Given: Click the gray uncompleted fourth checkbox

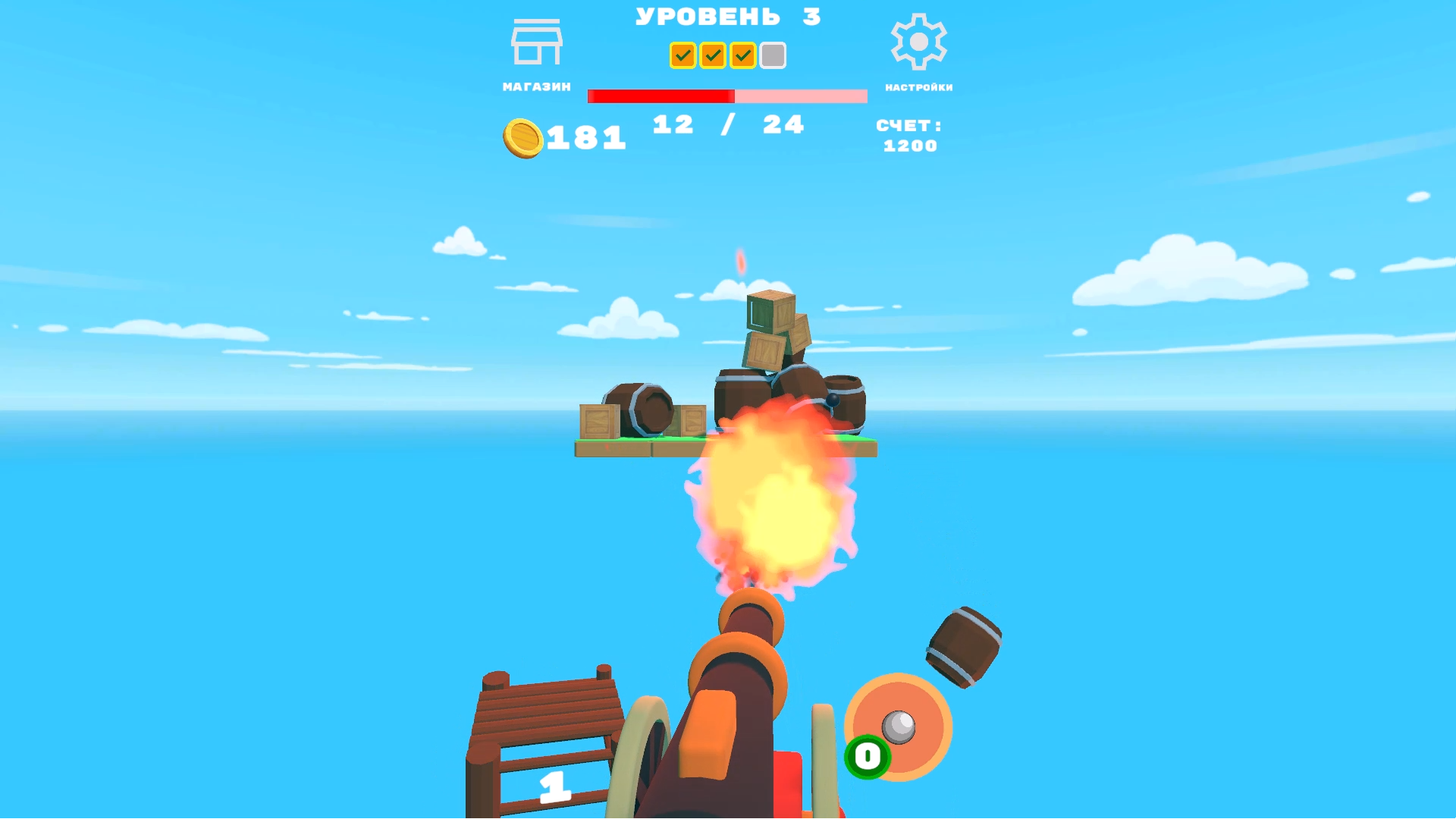Looking at the screenshot, I should [772, 55].
